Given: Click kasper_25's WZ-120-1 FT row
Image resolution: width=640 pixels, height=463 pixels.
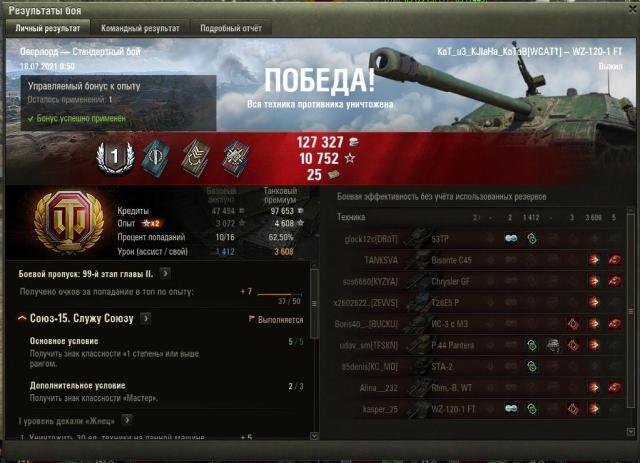Looking at the screenshot, I should [x=480, y=408].
